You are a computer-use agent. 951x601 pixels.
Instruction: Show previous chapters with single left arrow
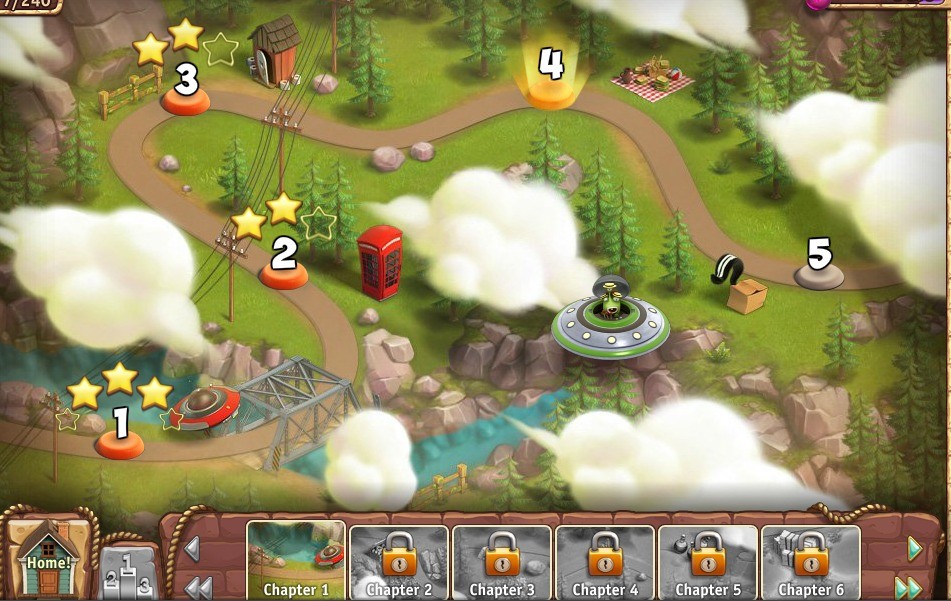click(192, 549)
